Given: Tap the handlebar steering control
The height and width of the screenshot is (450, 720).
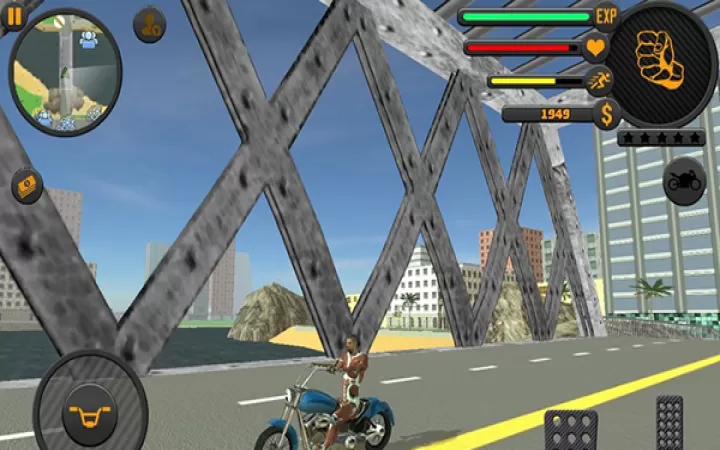Looking at the screenshot, I should [x=90, y=408].
